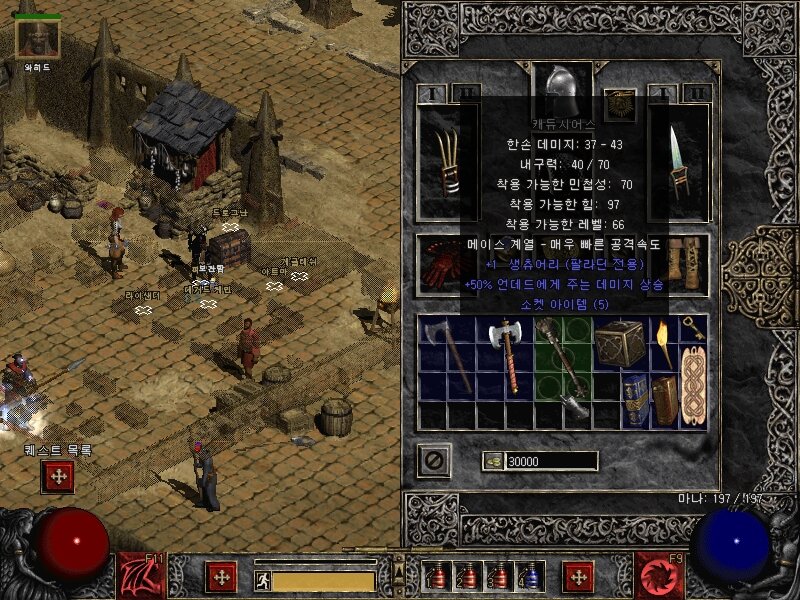Switch to weapon set II above the claw
Screen dimensions: 800x600
(466, 93)
